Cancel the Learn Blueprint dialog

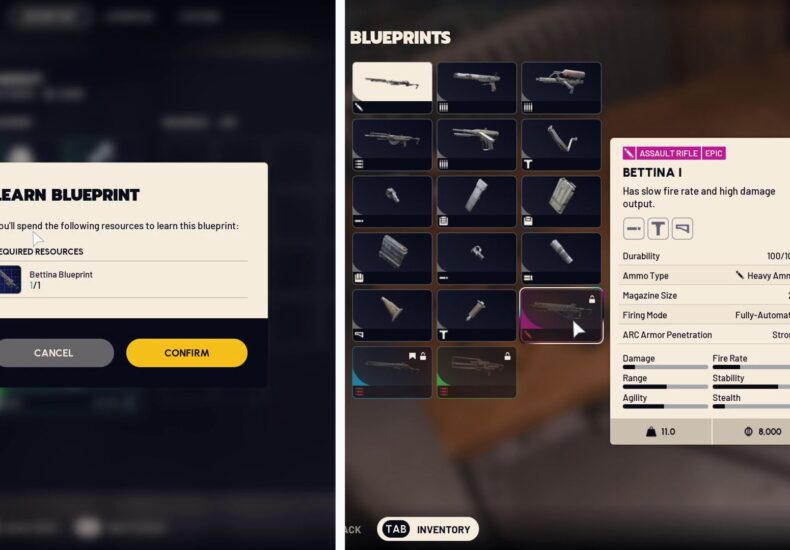coord(54,352)
